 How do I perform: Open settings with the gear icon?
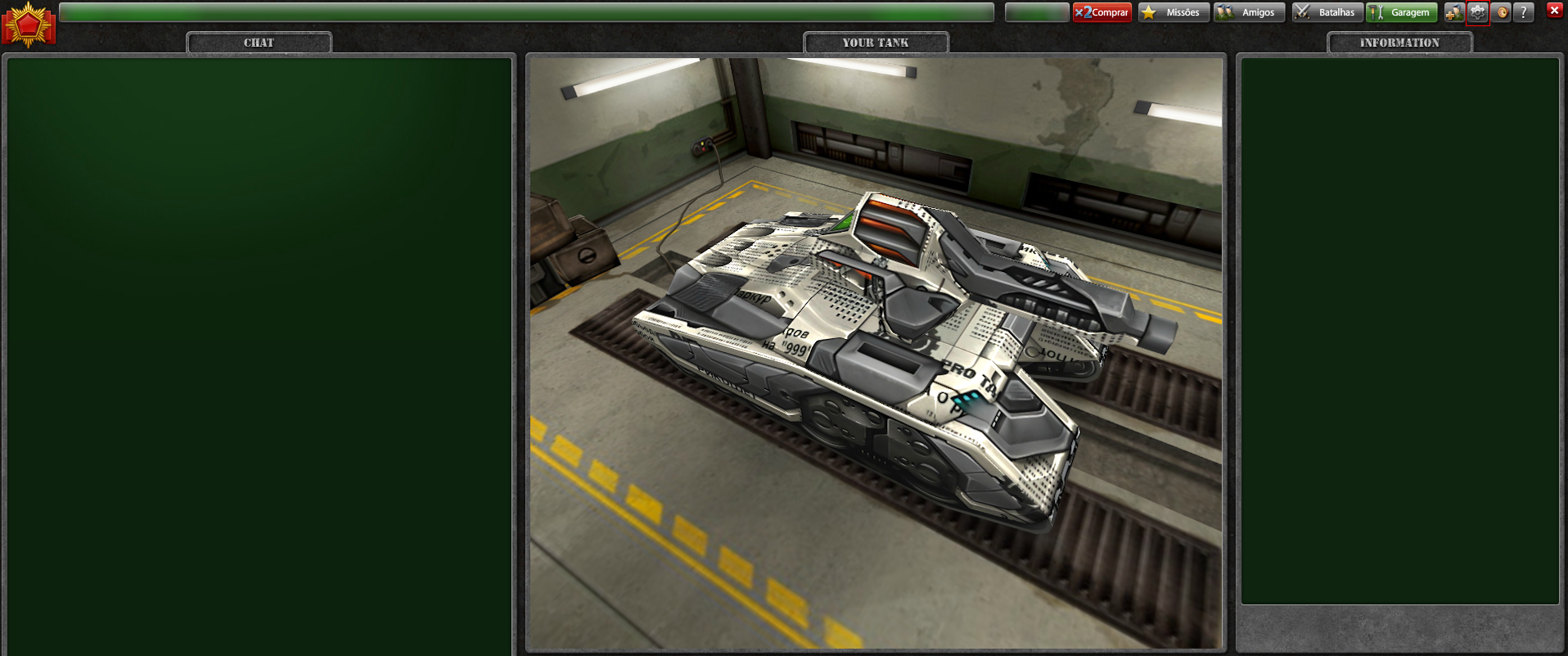pyautogui.click(x=1477, y=12)
